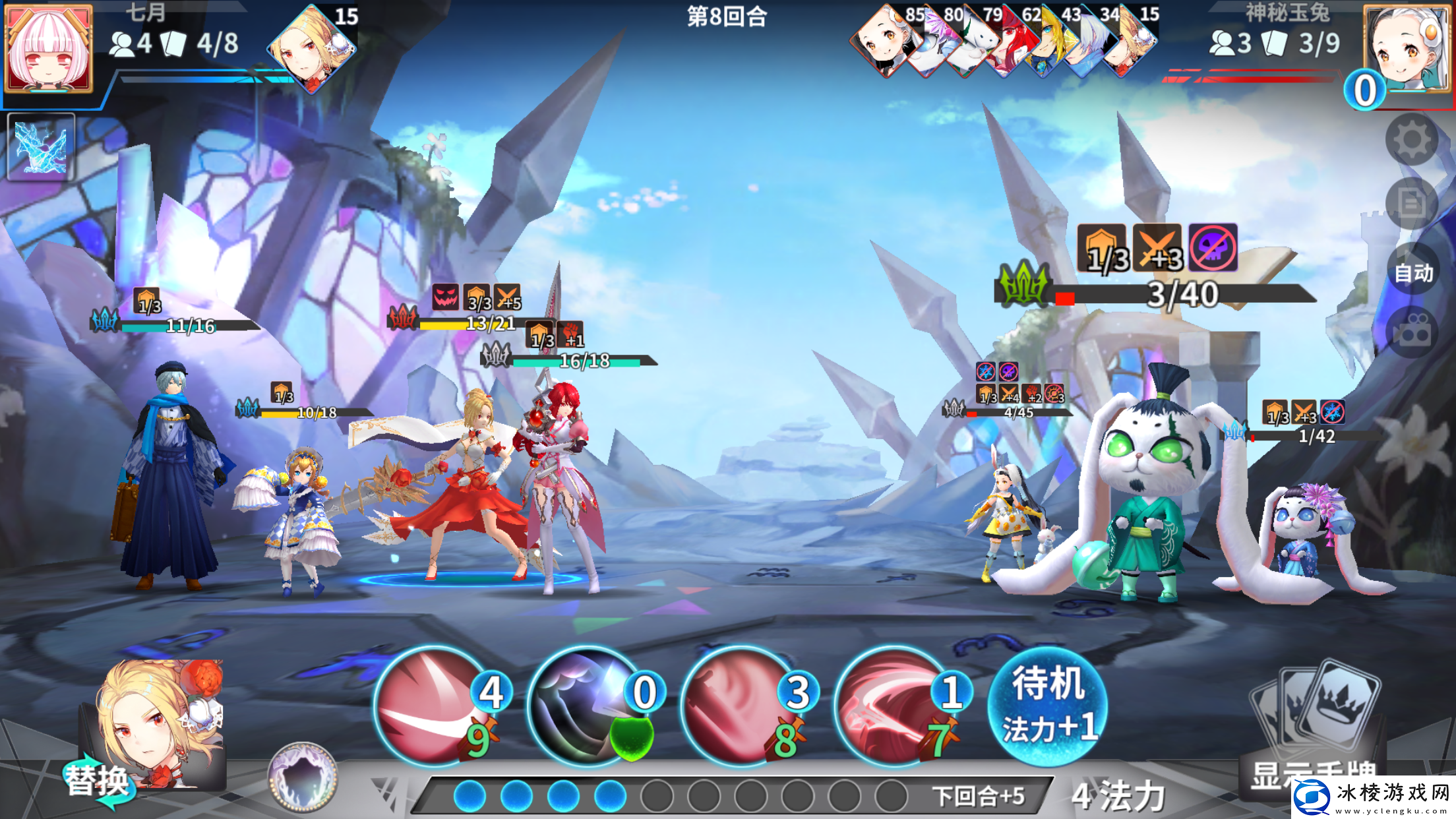1456x819 pixels.
Task: Click the camera view button
Action: 1412,332
